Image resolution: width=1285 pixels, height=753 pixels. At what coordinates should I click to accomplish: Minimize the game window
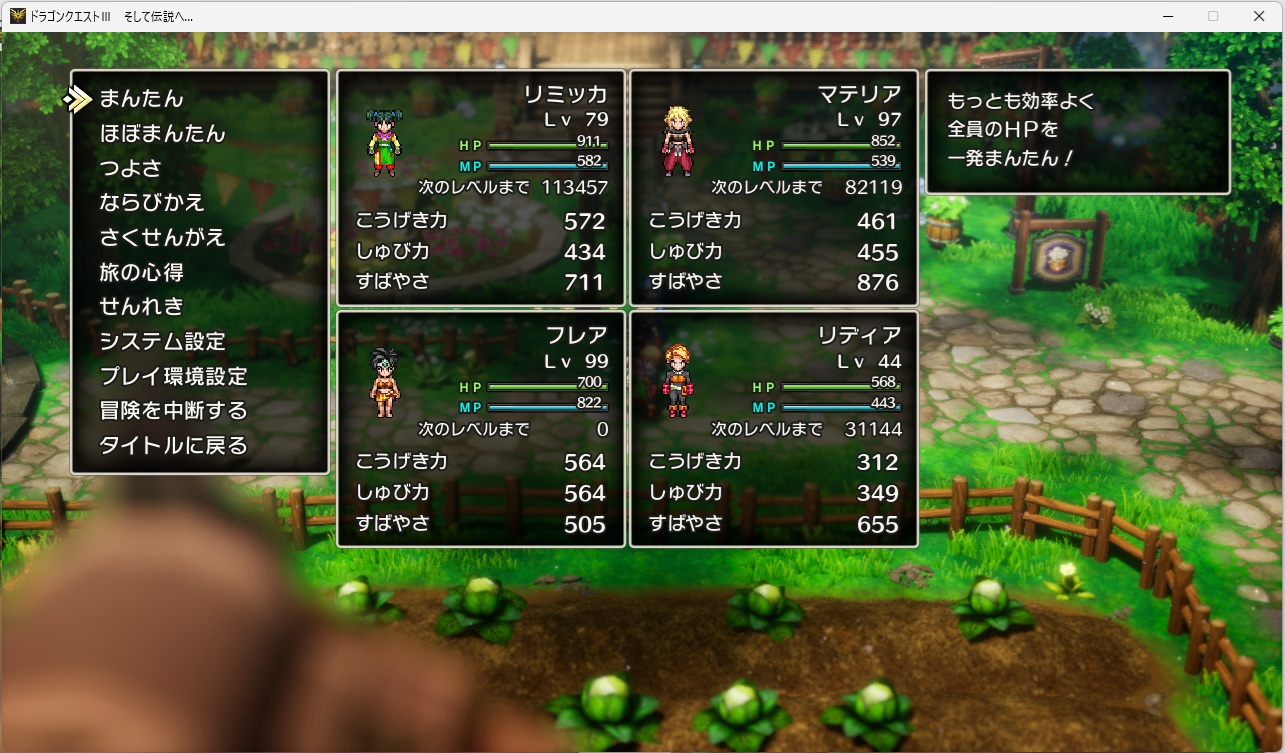(1167, 16)
